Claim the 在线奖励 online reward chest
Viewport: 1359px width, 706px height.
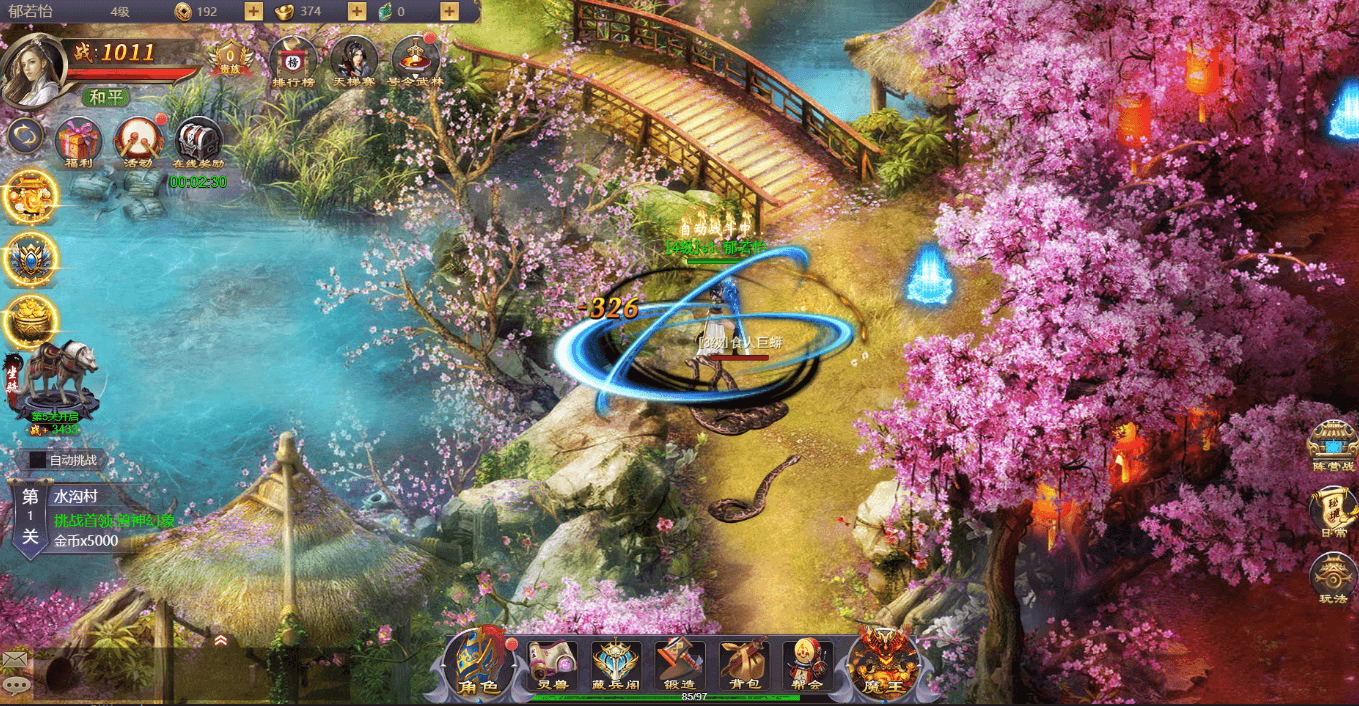198,141
